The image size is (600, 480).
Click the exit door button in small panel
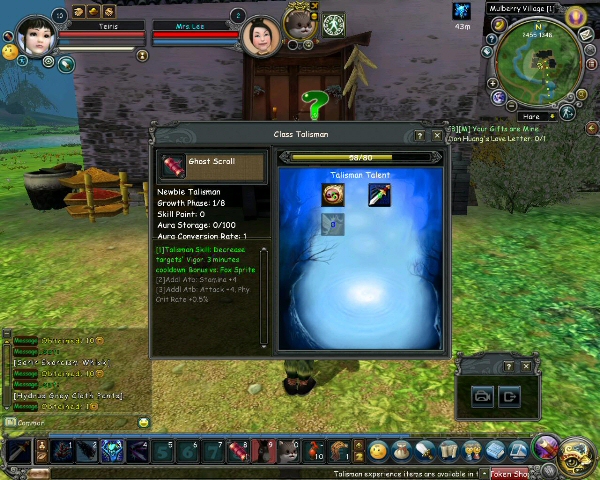(x=510, y=397)
